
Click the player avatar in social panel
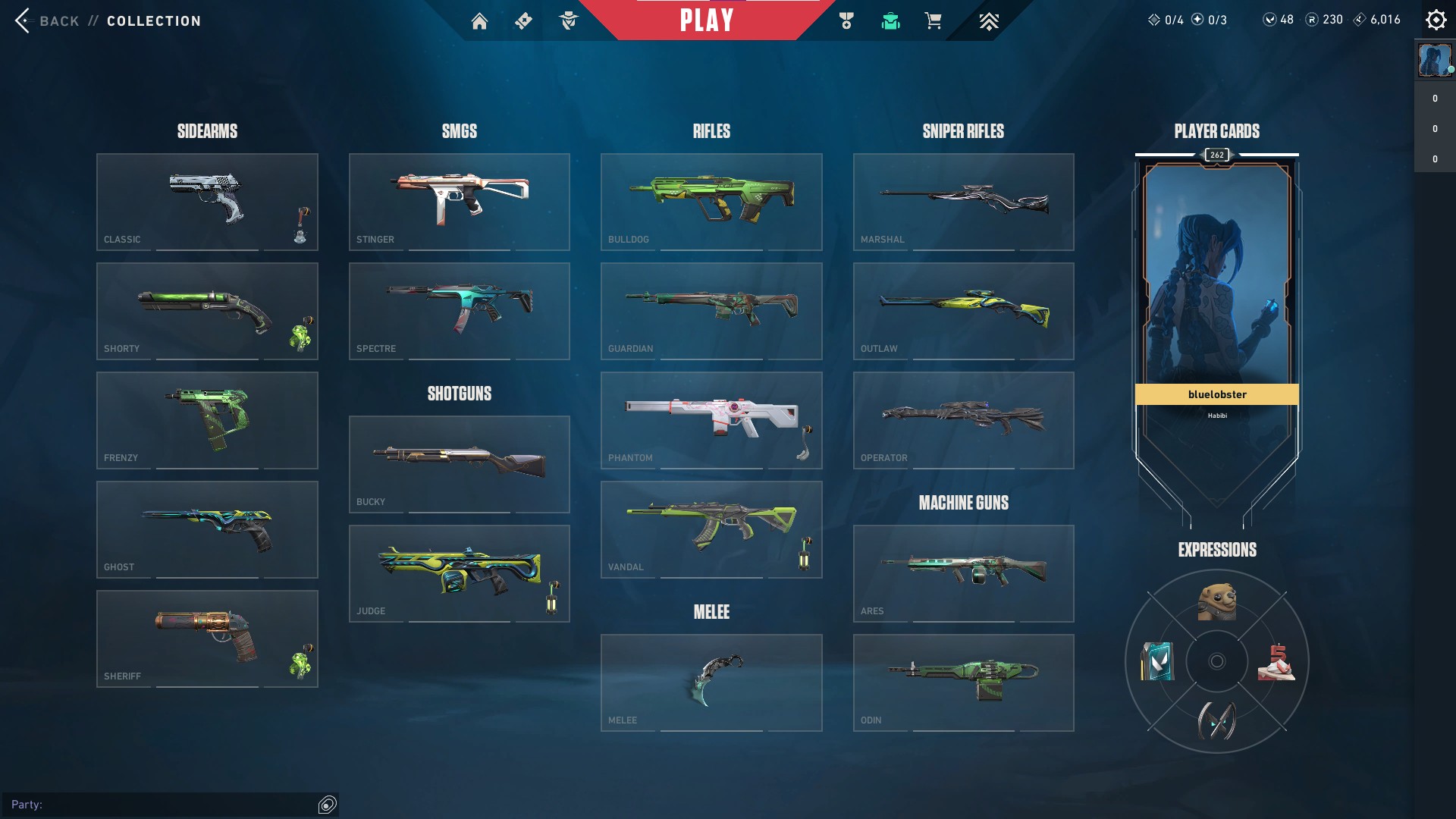[x=1434, y=61]
